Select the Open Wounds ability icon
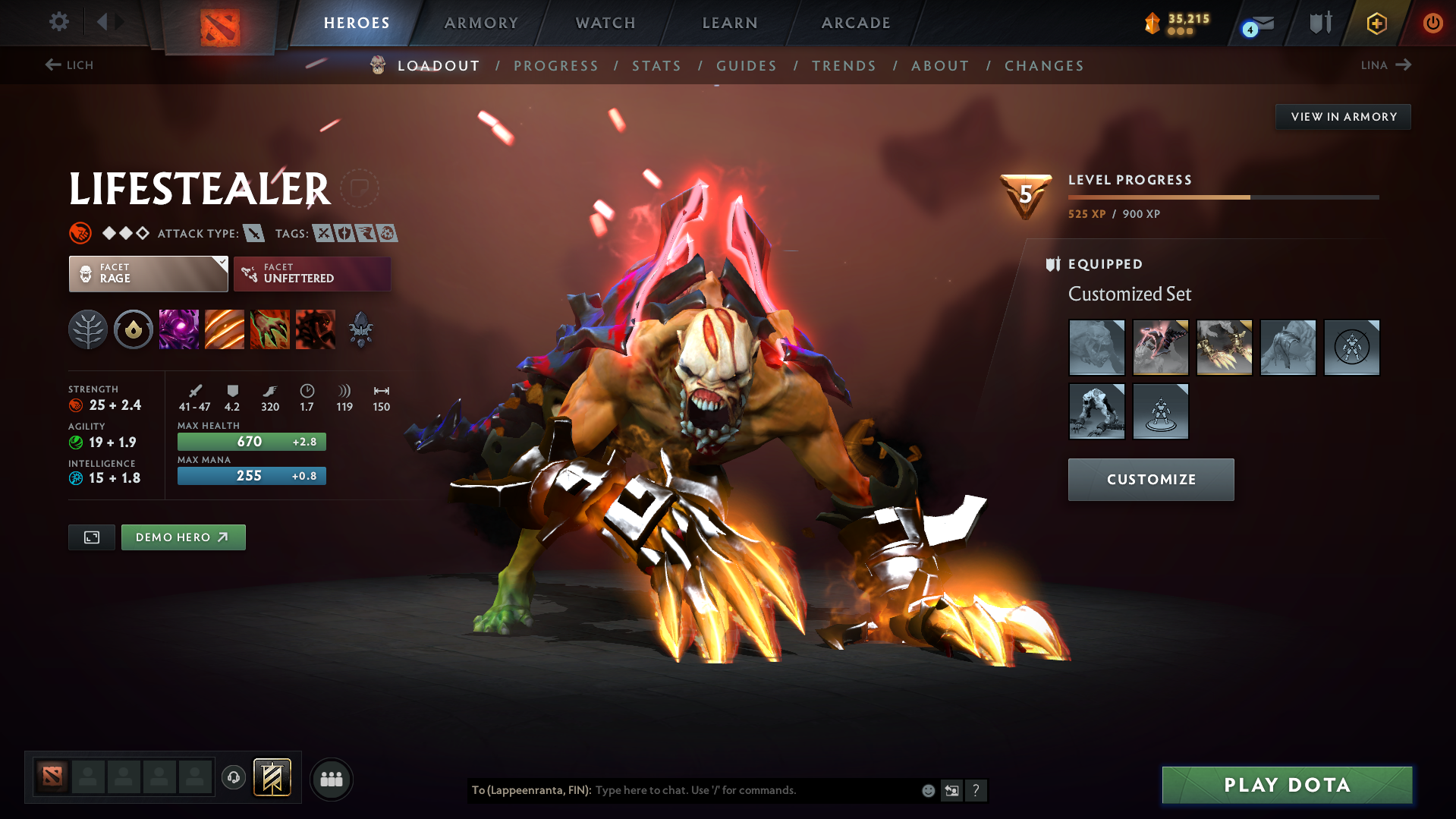This screenshot has height=819, width=1456. (x=270, y=329)
